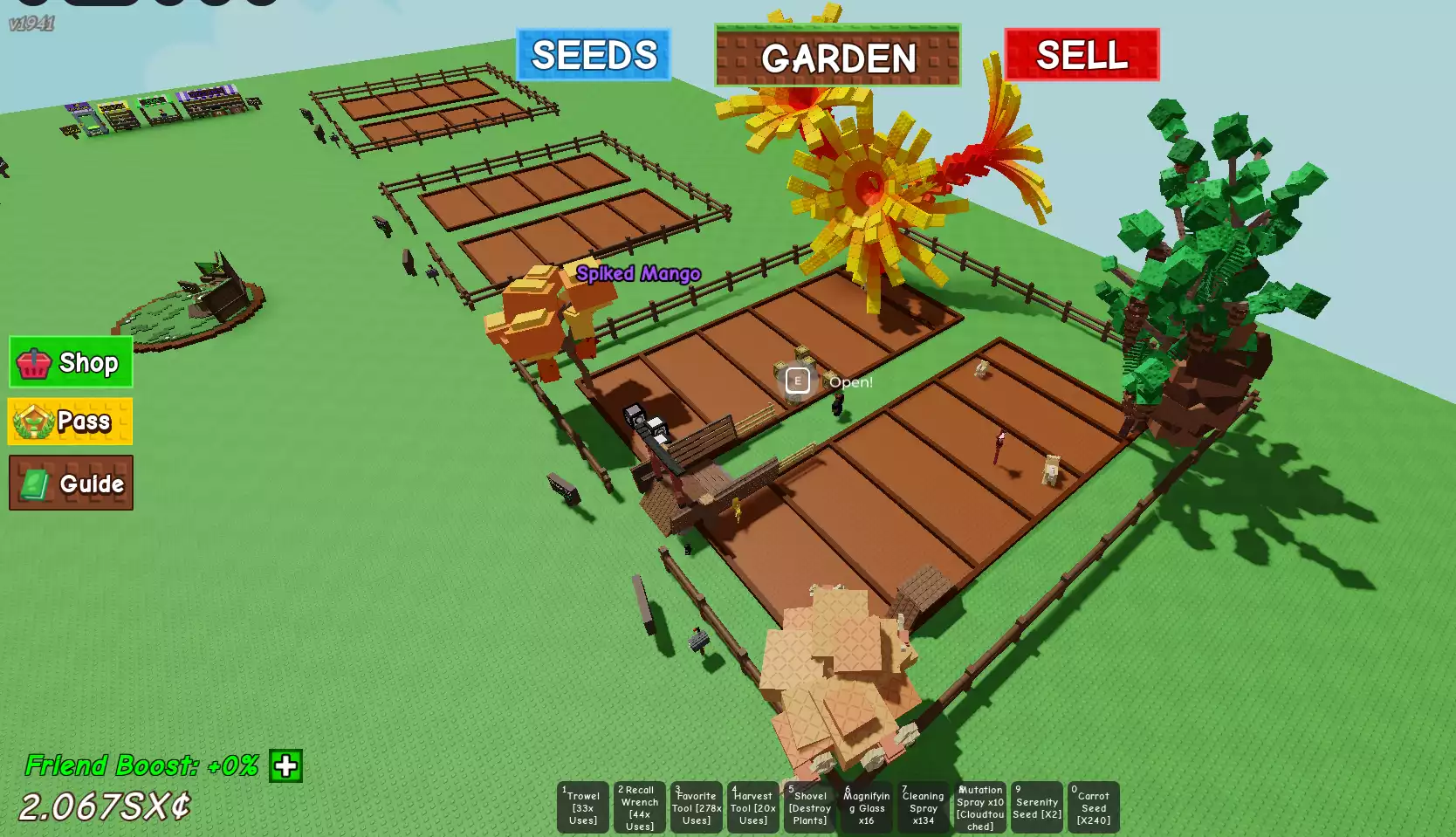Open the Pass menu

point(71,422)
